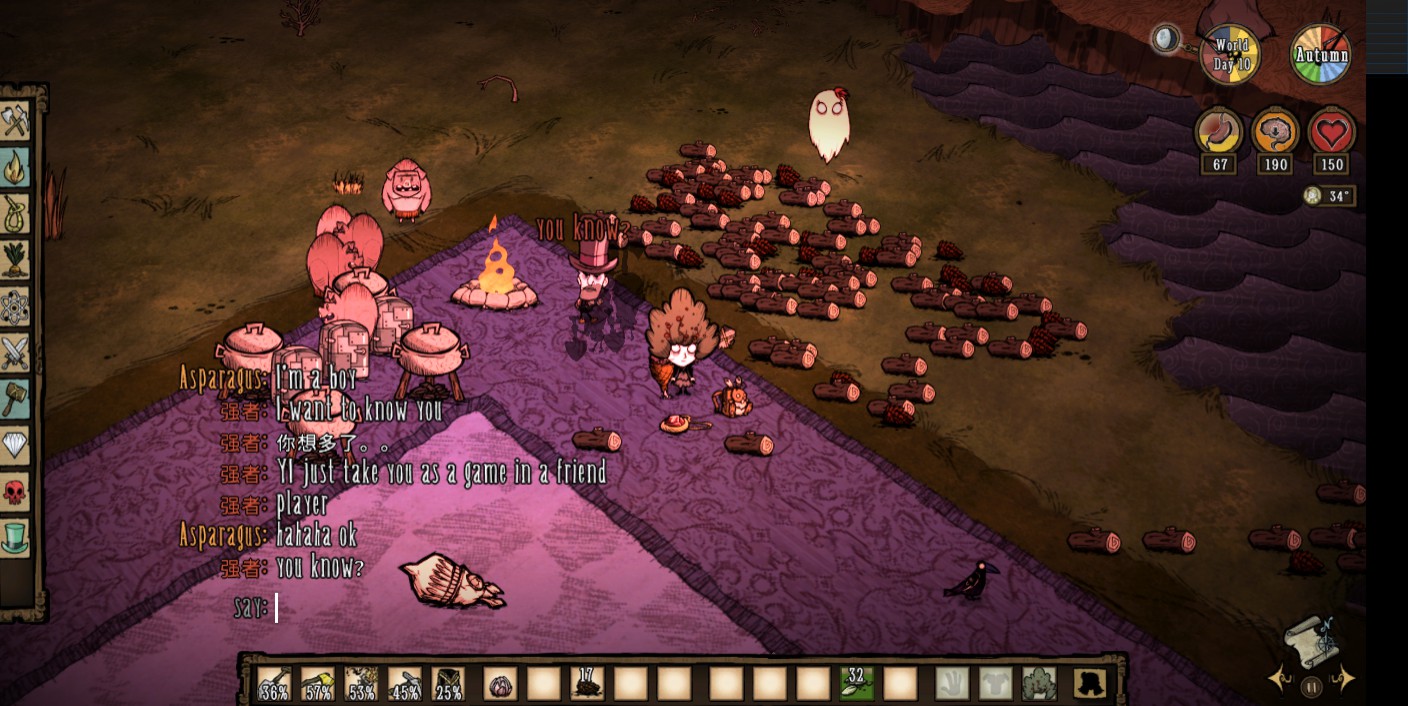Viewport: 1408px width, 706px height.
Task: Select the Survival rope-knot crafting tab
Action: pos(16,214)
